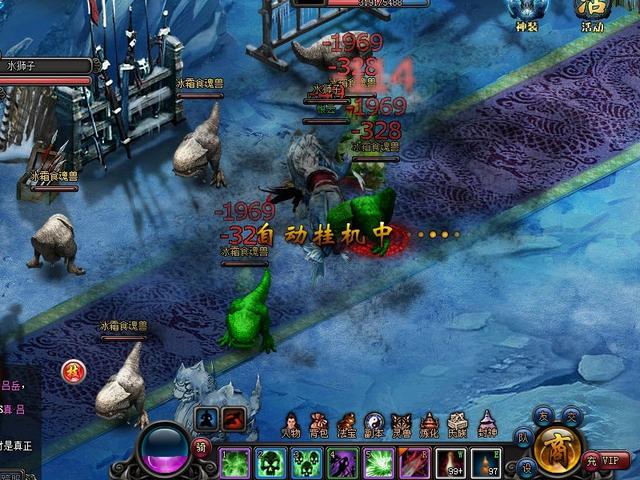Image resolution: width=640 pixels, height=480 pixels.
Task: Open the 副本 dungeon menu
Action: tap(374, 427)
